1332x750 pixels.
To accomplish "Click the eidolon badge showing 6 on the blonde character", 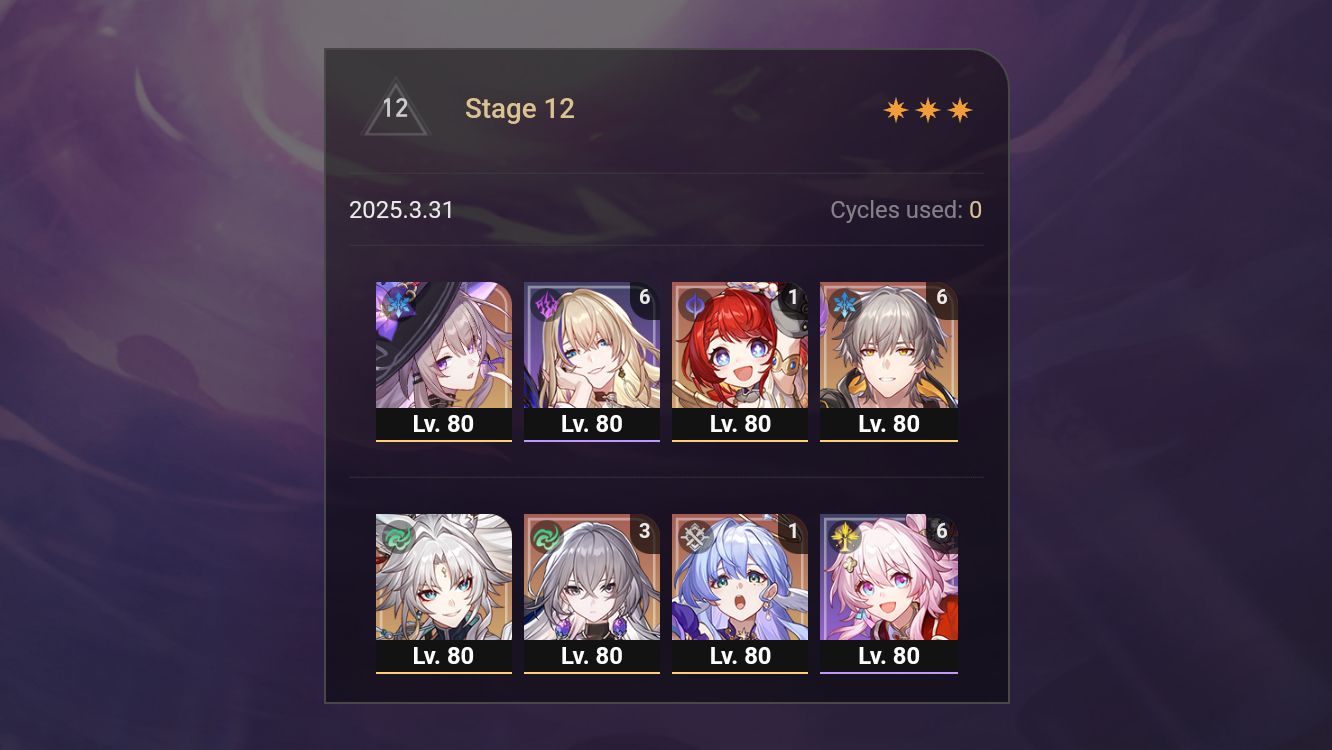I will pyautogui.click(x=645, y=296).
